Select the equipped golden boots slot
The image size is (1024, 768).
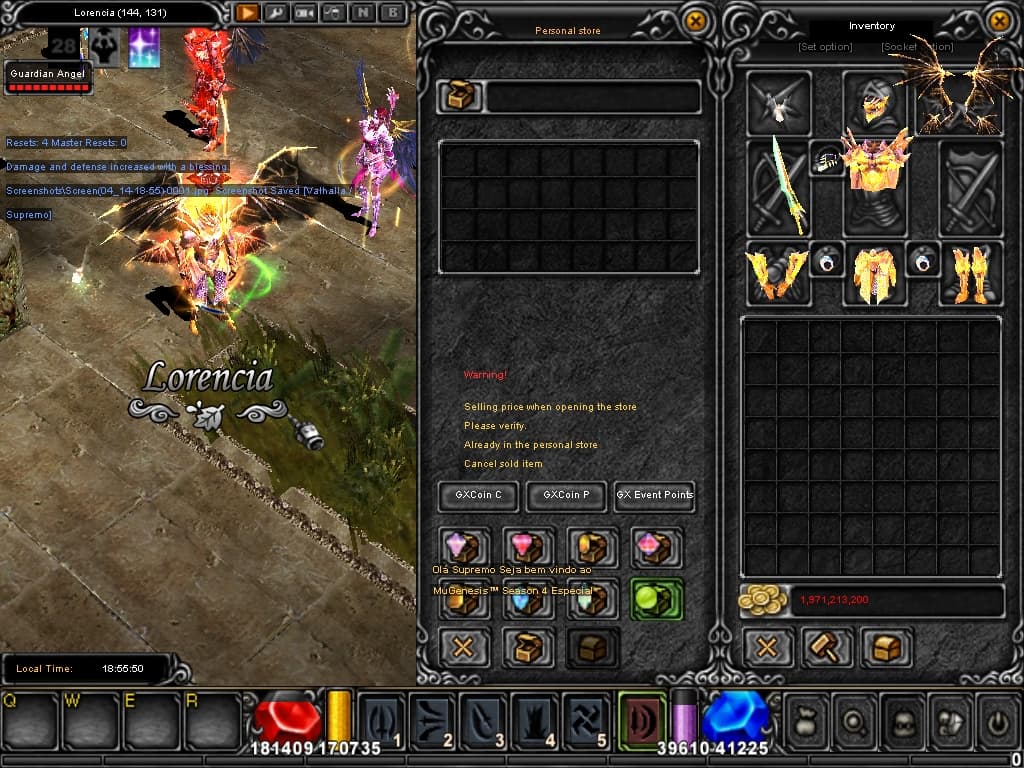click(x=970, y=272)
